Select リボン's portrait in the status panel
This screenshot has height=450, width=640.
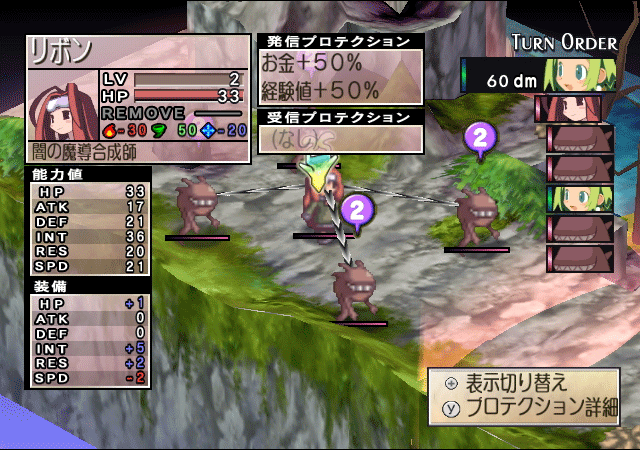click(62, 103)
